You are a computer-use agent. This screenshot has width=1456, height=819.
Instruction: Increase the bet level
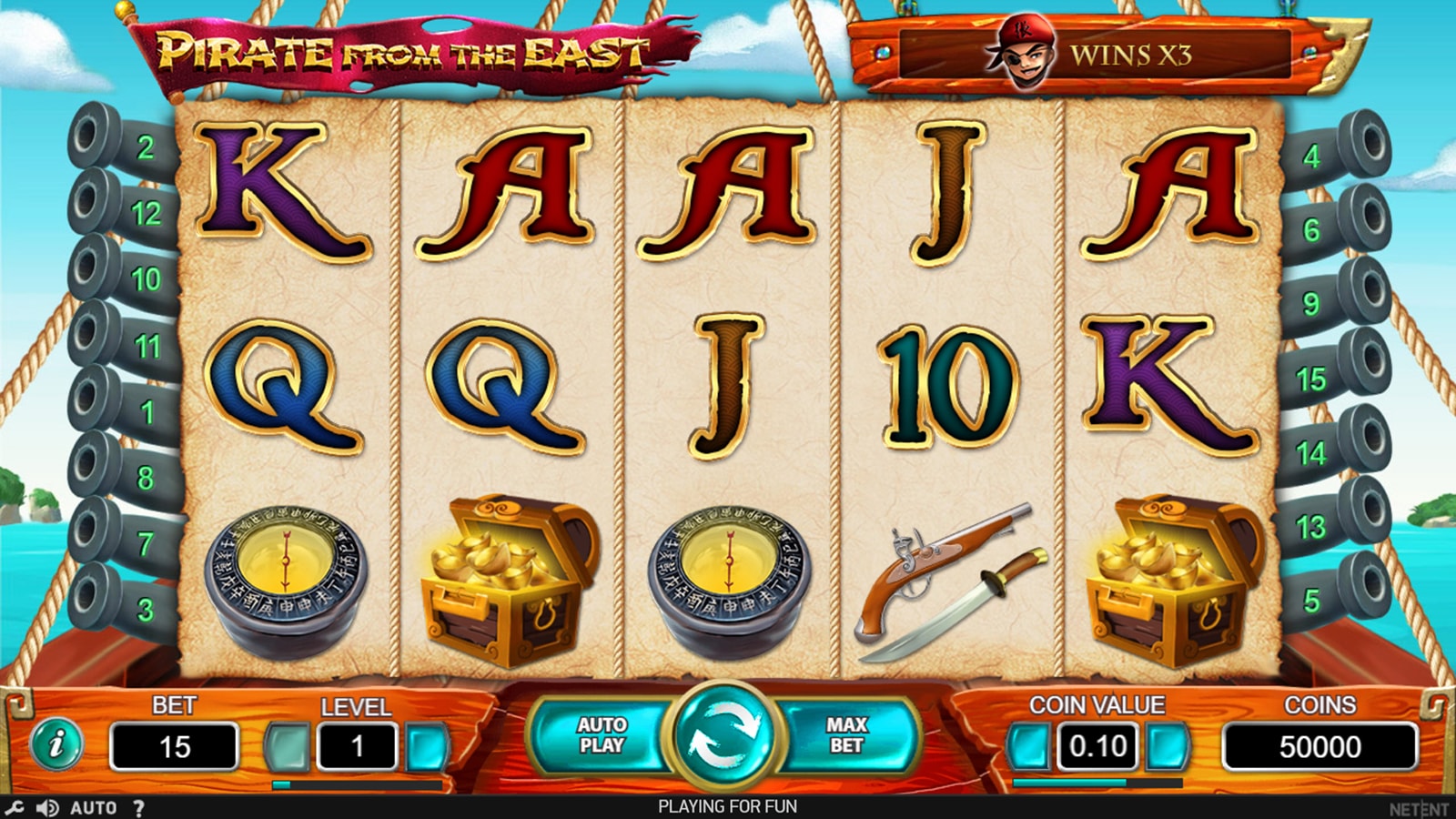click(x=426, y=747)
